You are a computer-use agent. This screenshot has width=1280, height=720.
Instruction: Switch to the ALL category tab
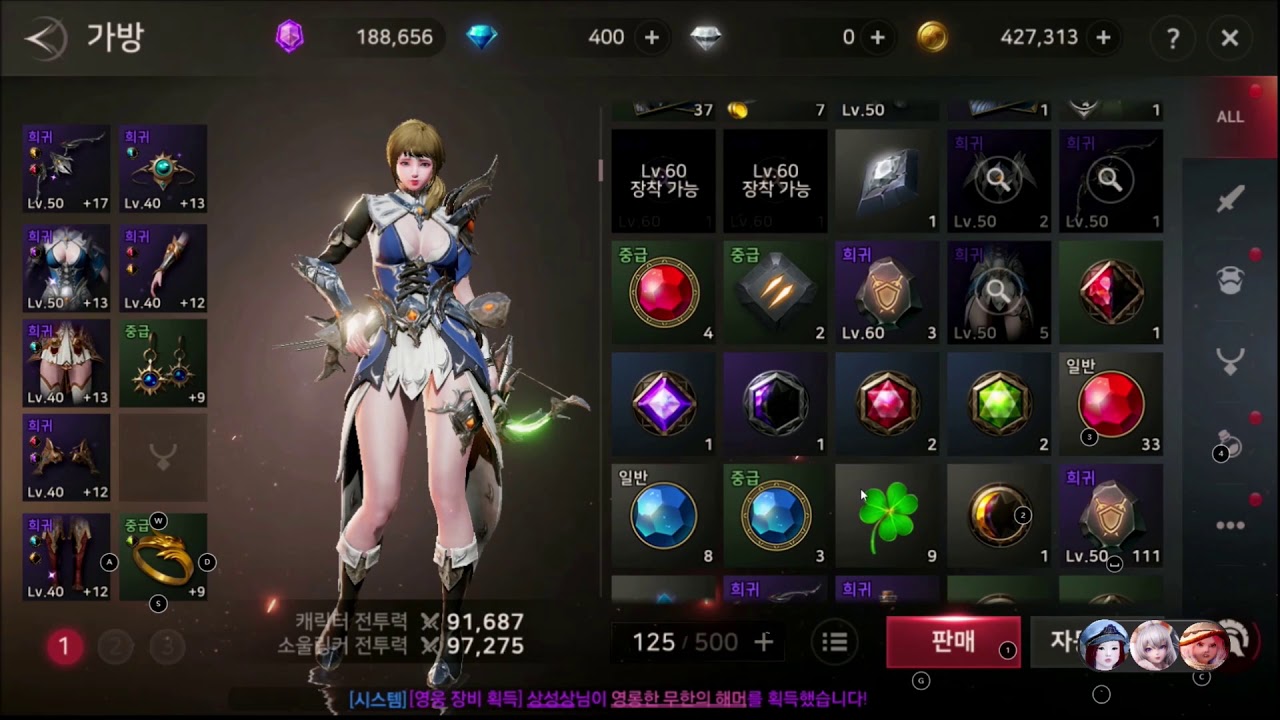(x=1230, y=117)
